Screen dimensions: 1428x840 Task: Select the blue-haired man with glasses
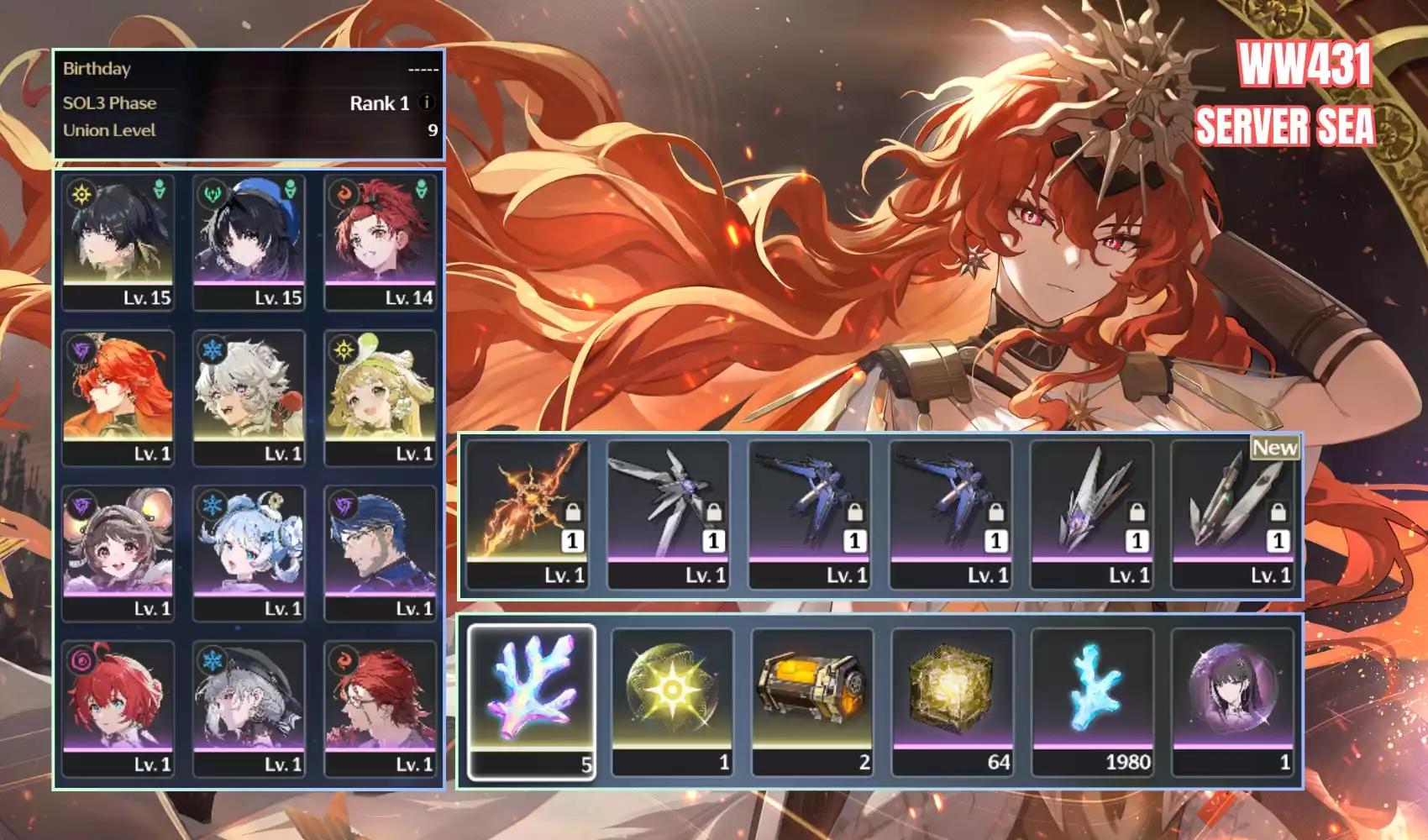381,552
